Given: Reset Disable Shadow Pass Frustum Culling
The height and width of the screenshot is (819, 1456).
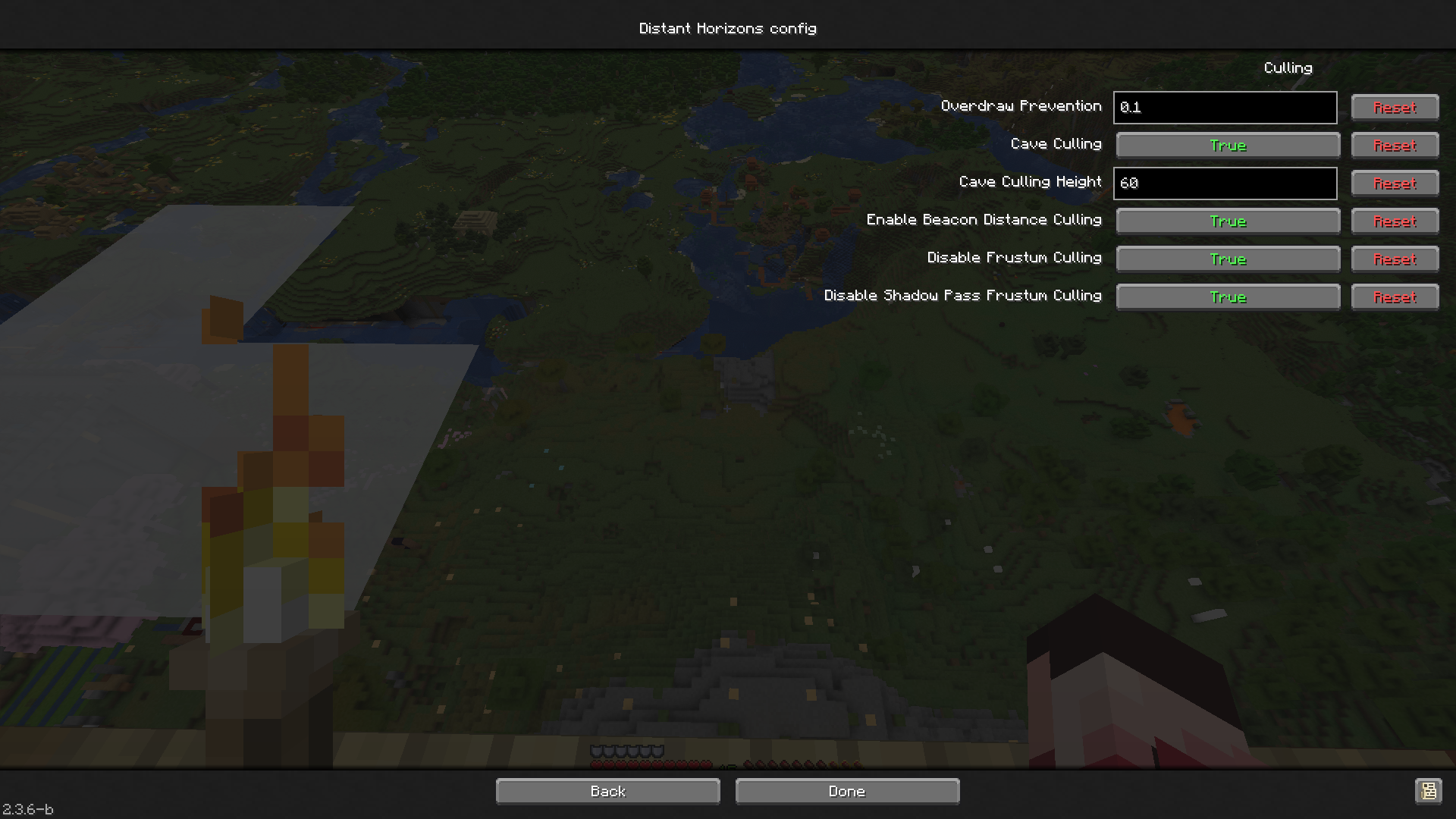Looking at the screenshot, I should (x=1395, y=297).
